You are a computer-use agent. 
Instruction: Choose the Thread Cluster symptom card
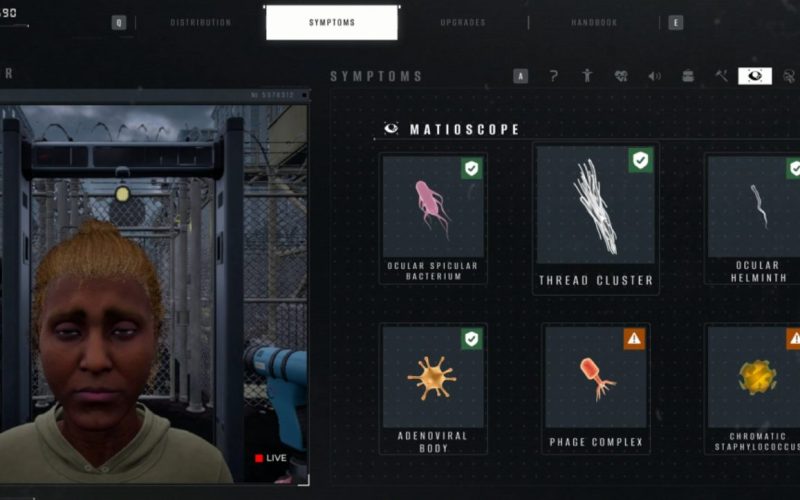point(596,218)
